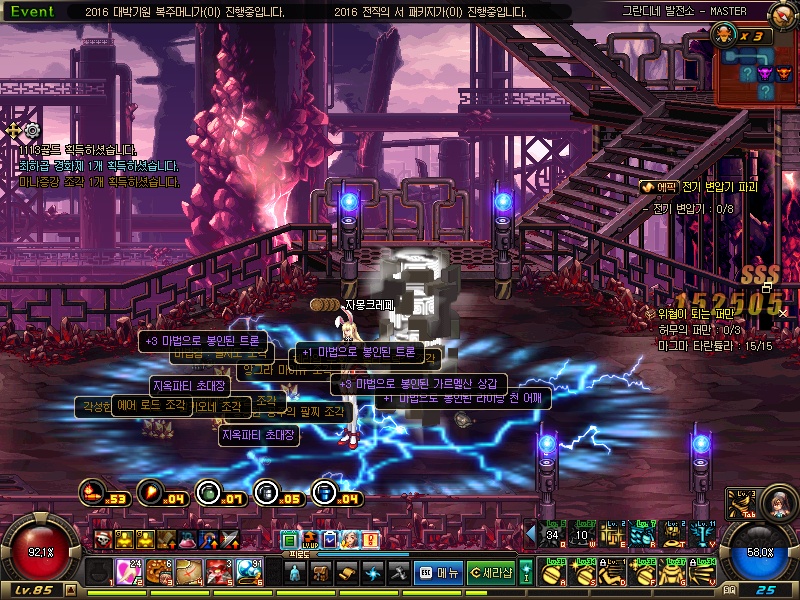Use the treasure map item in slot 4
Image resolution: width=800 pixels, height=600 pixels.
coord(191,572)
